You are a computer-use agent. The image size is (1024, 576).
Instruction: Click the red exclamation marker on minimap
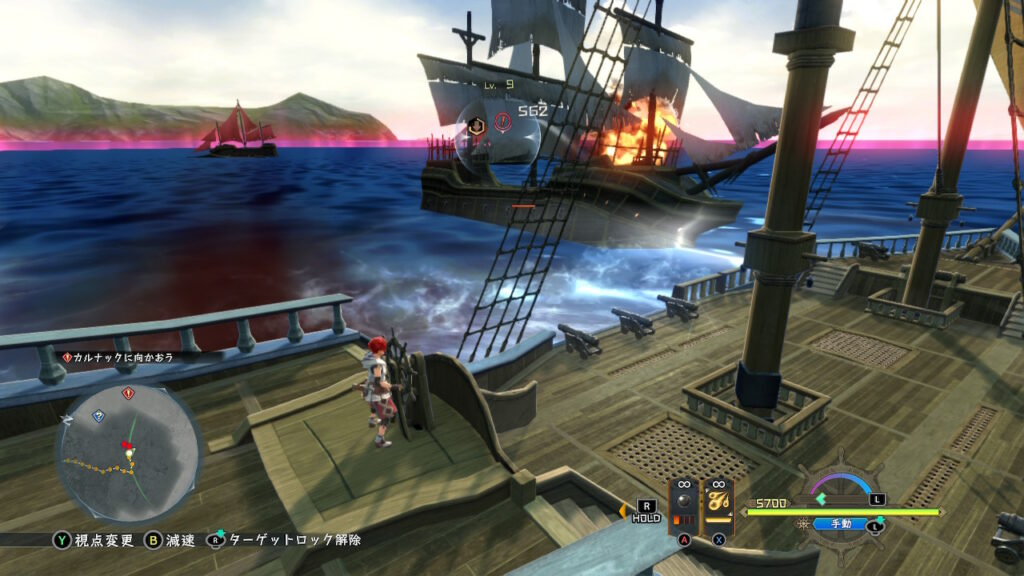click(x=128, y=393)
